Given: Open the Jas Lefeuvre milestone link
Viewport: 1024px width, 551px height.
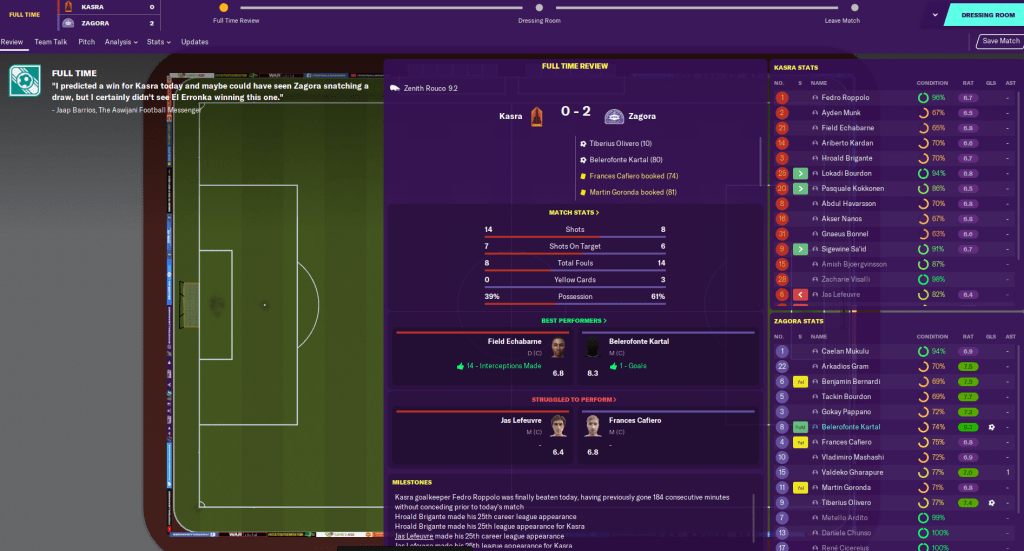Looking at the screenshot, I should pos(414,535).
